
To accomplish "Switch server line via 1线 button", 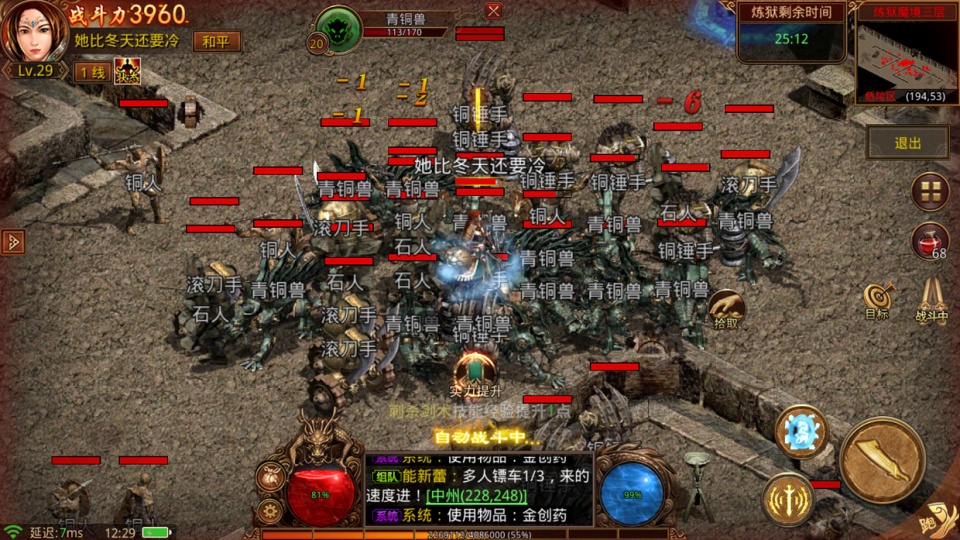I will pos(91,72).
